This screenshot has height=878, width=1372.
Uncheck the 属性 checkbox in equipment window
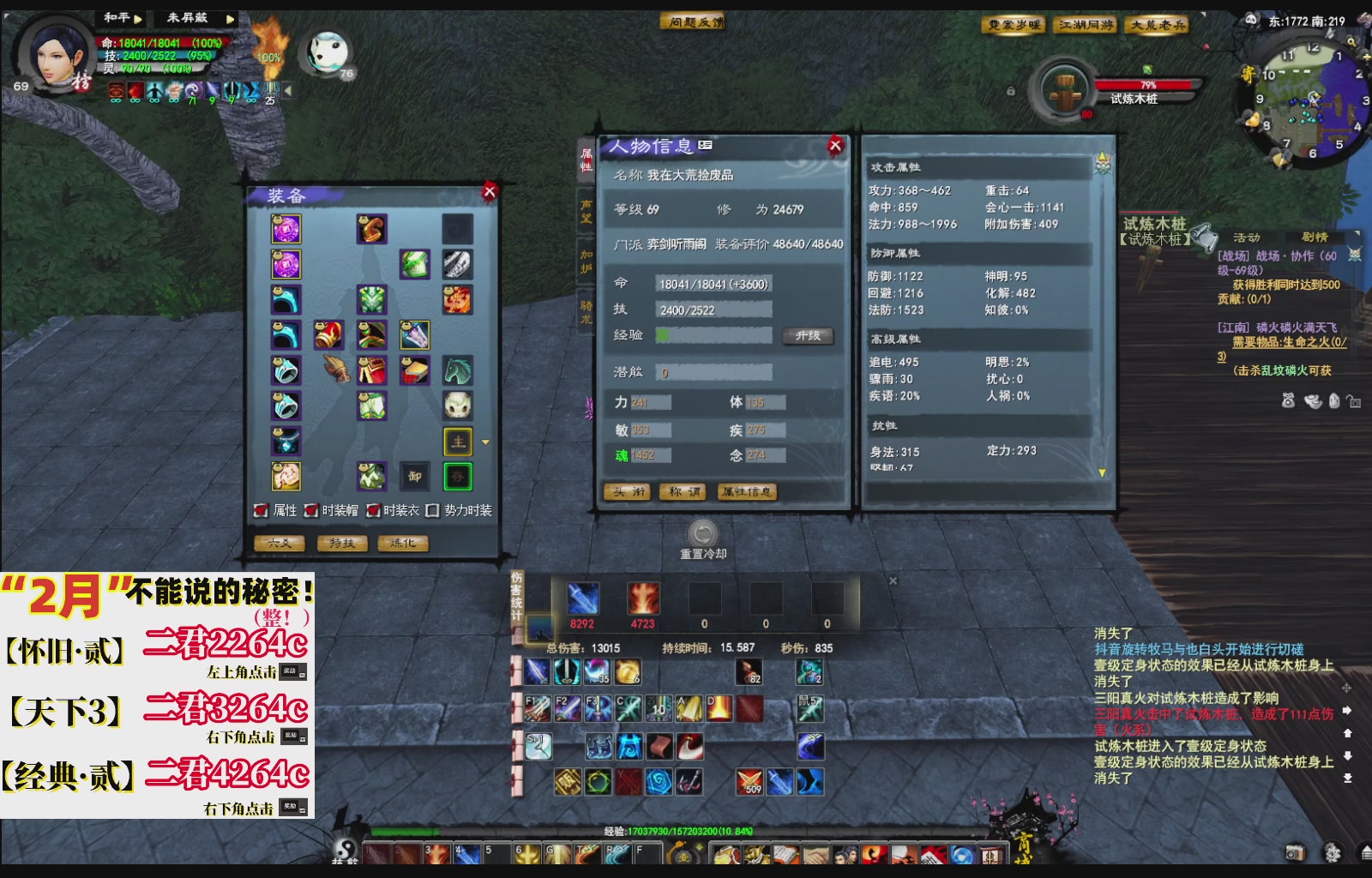tap(259, 508)
